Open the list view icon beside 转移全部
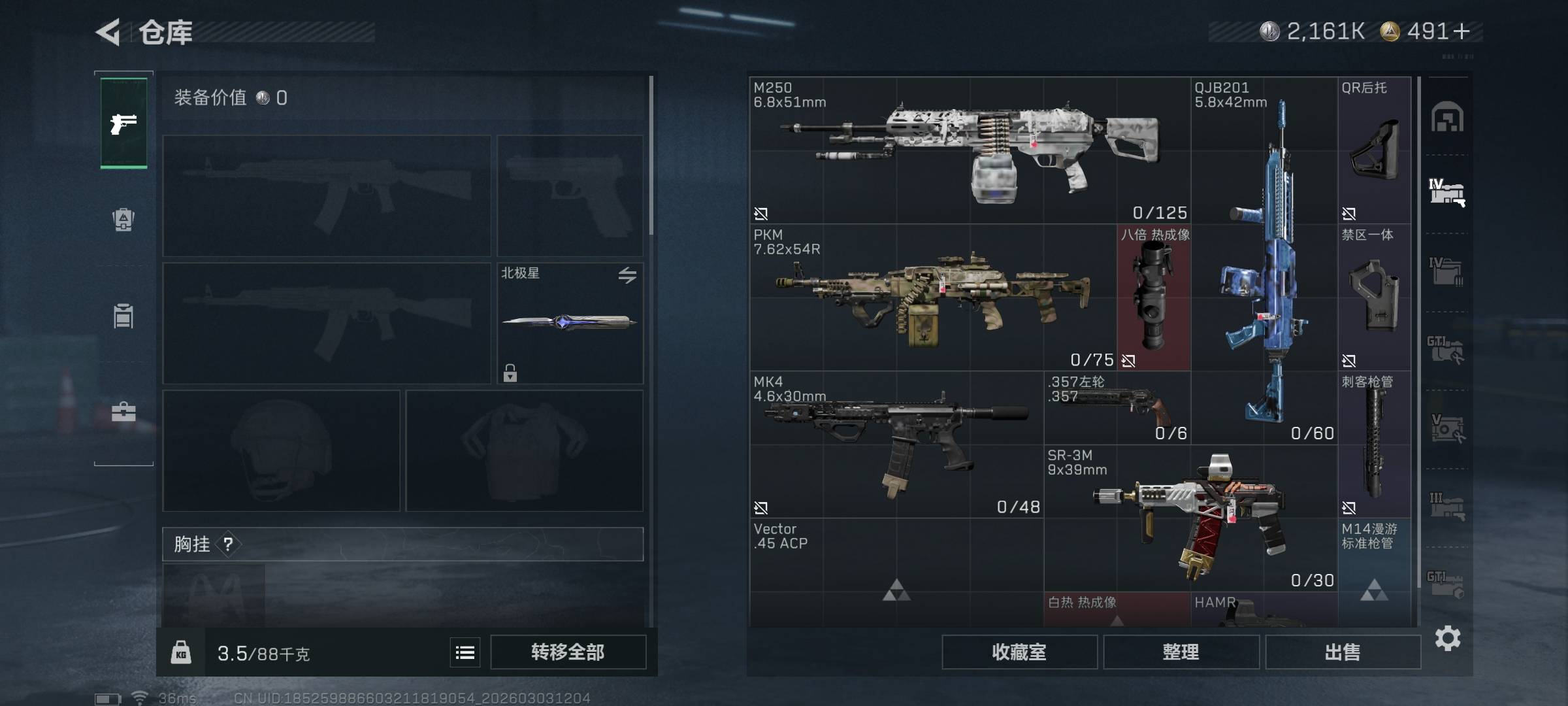 pyautogui.click(x=465, y=652)
